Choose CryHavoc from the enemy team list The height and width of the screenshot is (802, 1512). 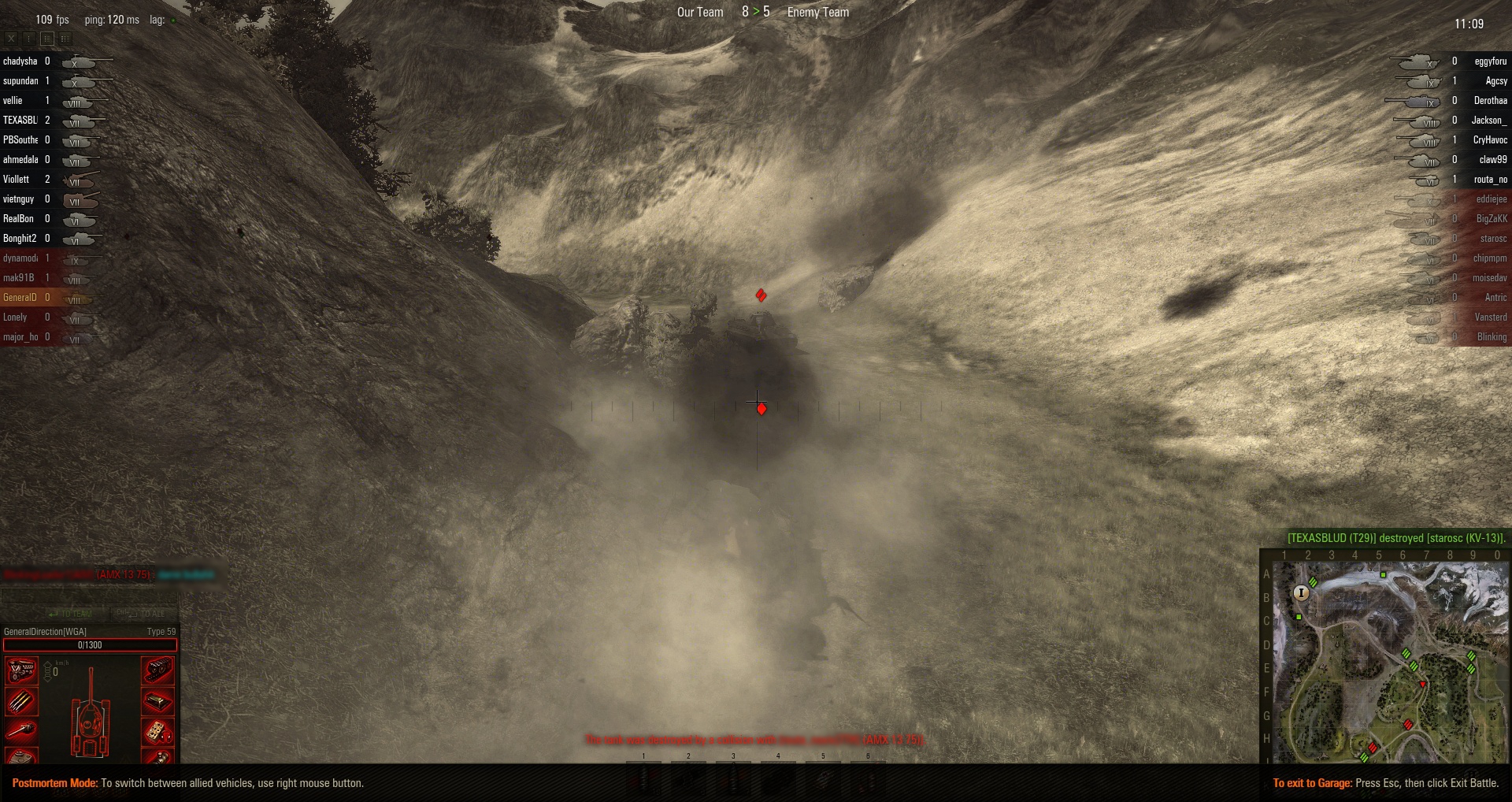pyautogui.click(x=1490, y=140)
